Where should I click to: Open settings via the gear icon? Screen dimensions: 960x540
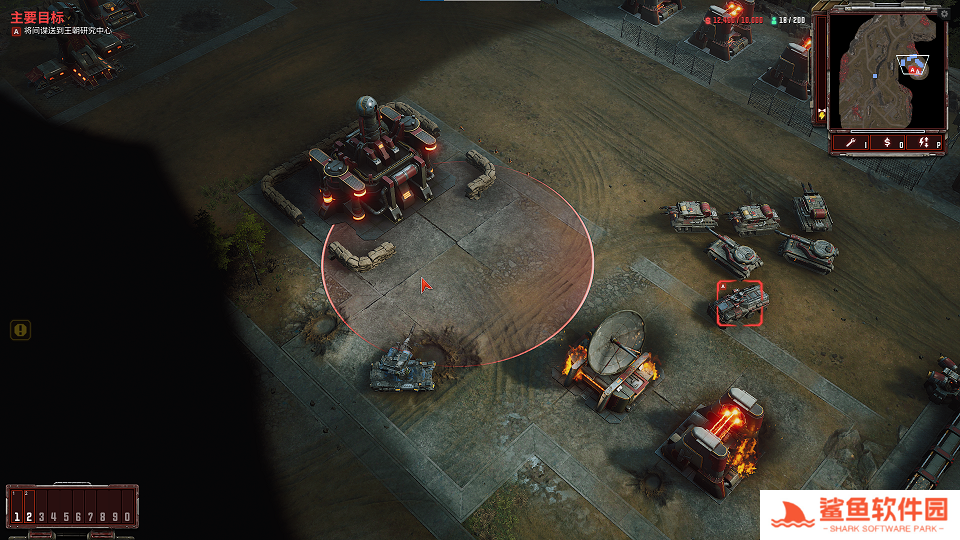pos(943,14)
